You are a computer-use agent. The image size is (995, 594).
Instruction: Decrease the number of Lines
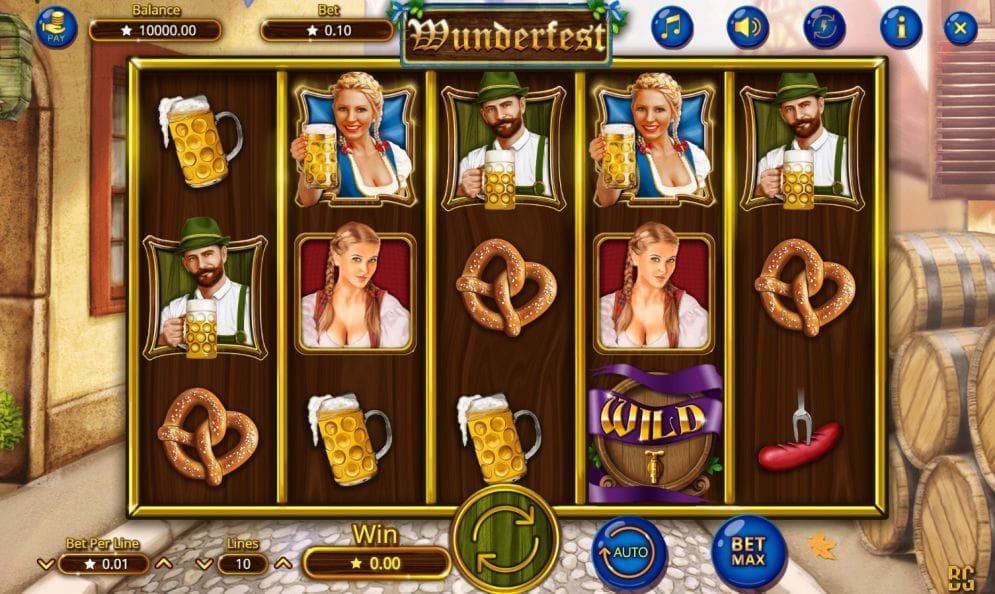[x=203, y=564]
